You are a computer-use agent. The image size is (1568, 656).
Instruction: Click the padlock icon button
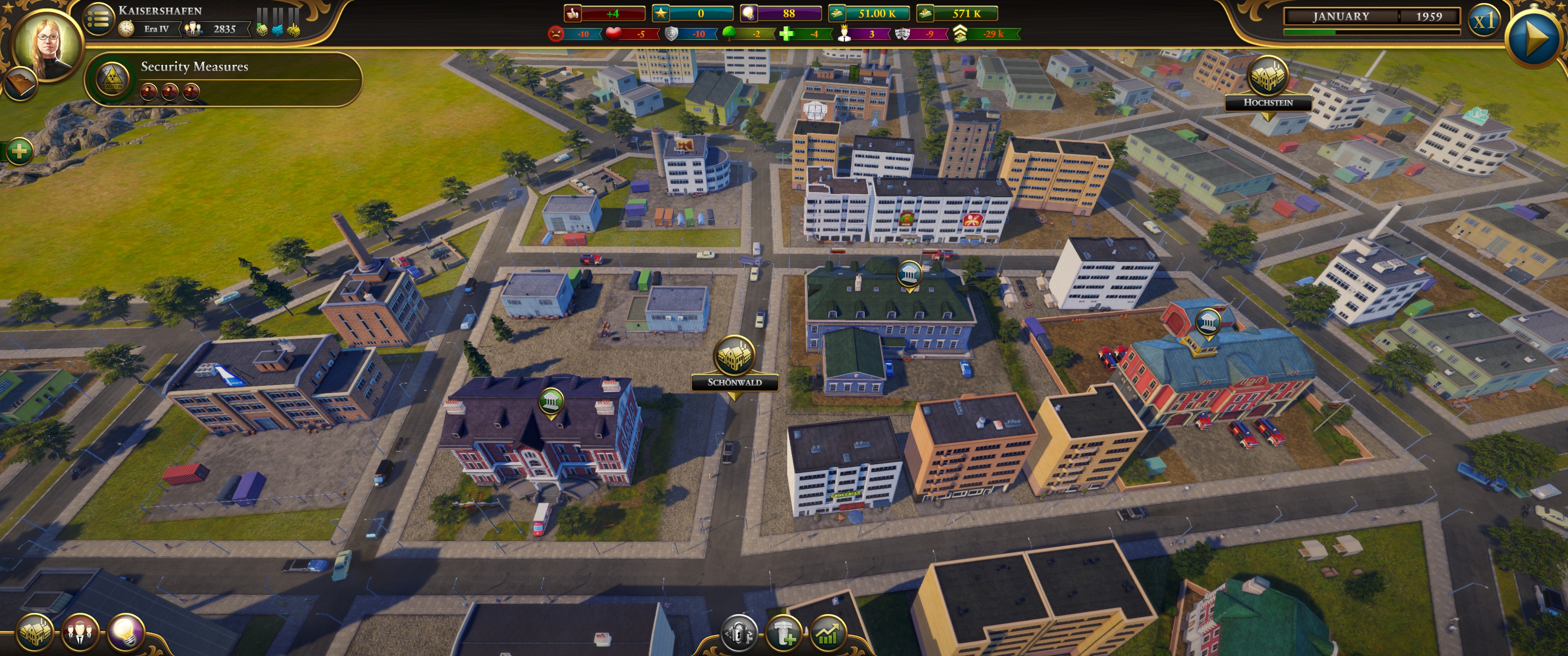point(738,634)
